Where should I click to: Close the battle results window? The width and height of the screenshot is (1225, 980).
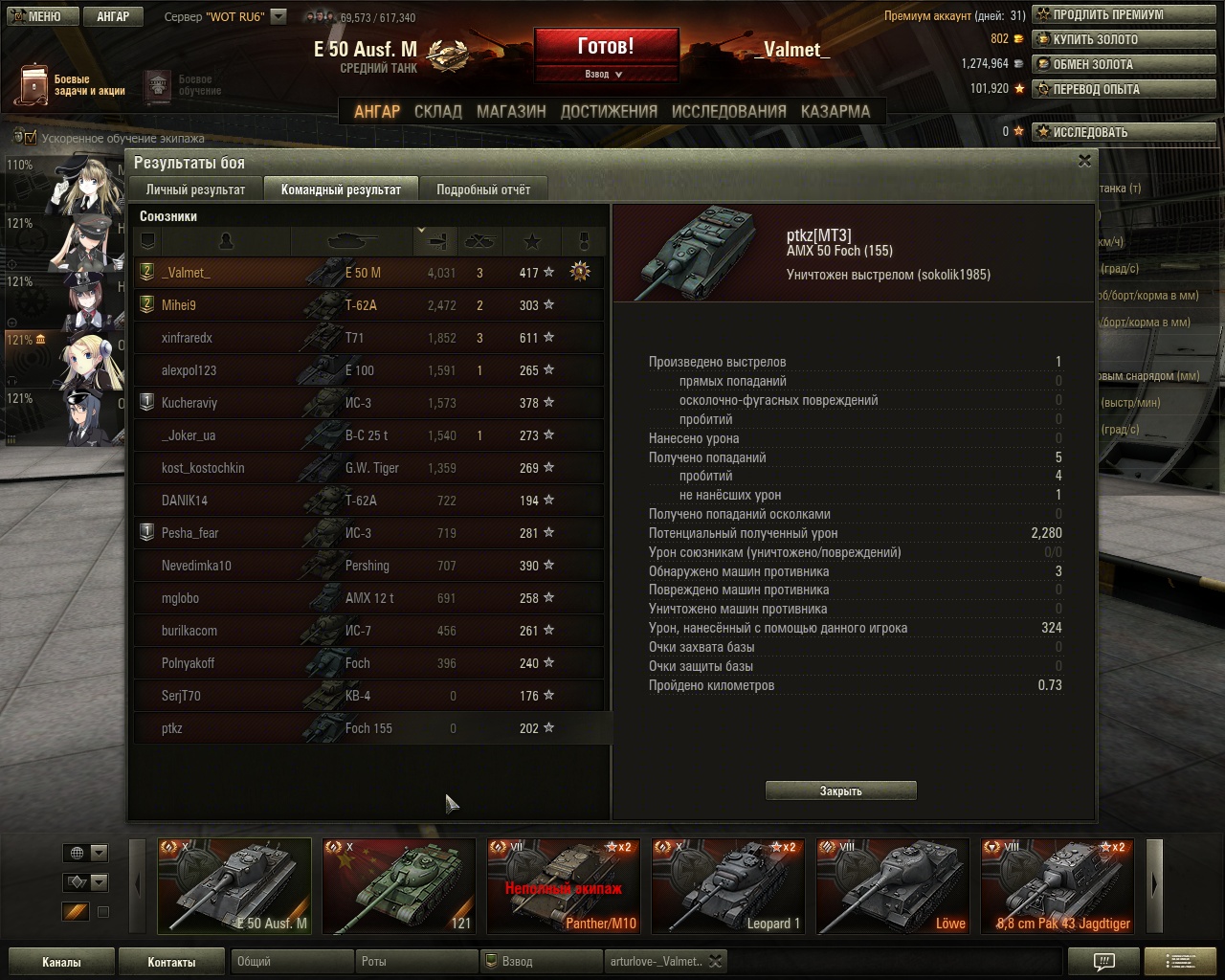point(1084,161)
